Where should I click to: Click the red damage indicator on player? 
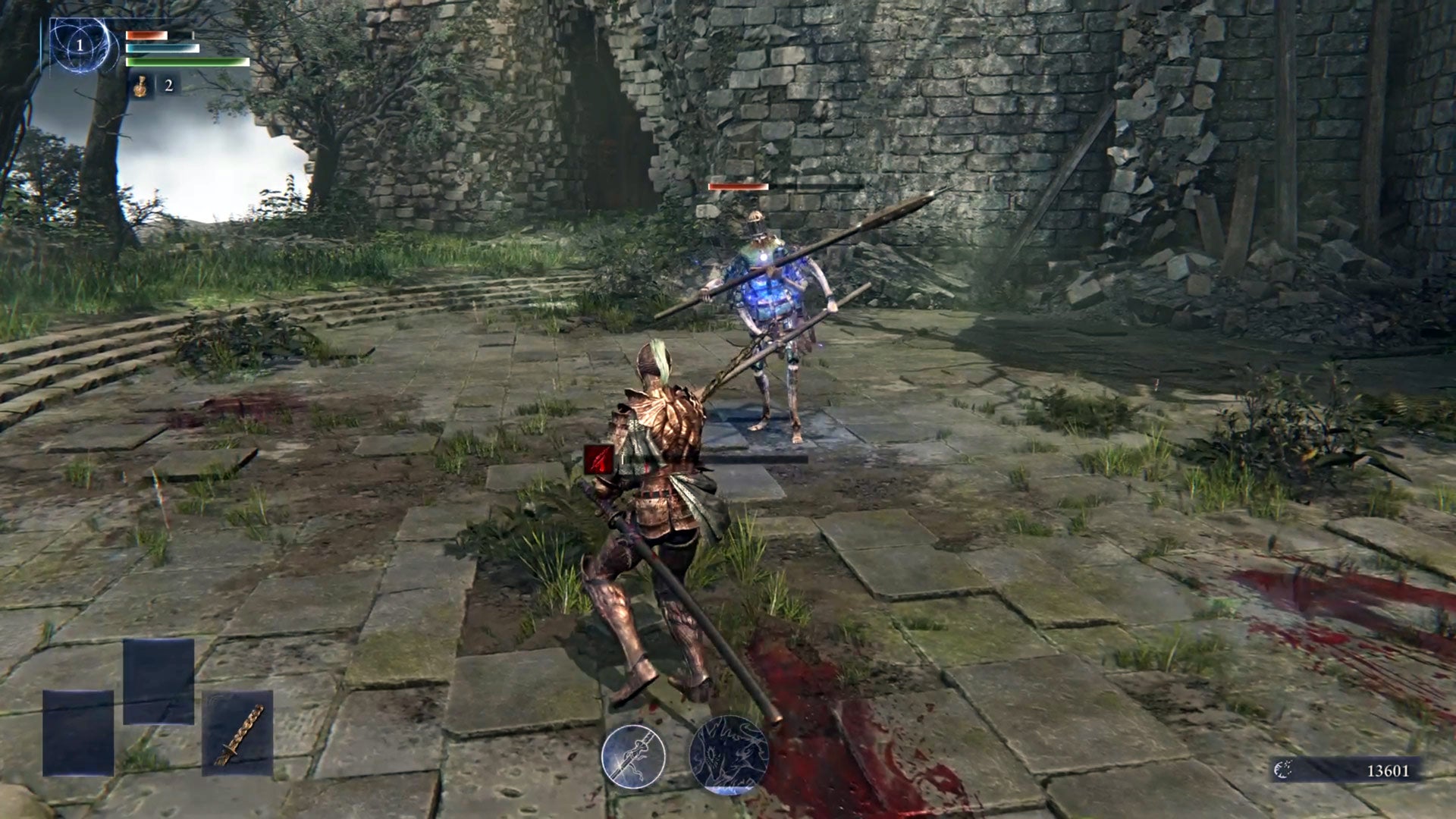598,458
